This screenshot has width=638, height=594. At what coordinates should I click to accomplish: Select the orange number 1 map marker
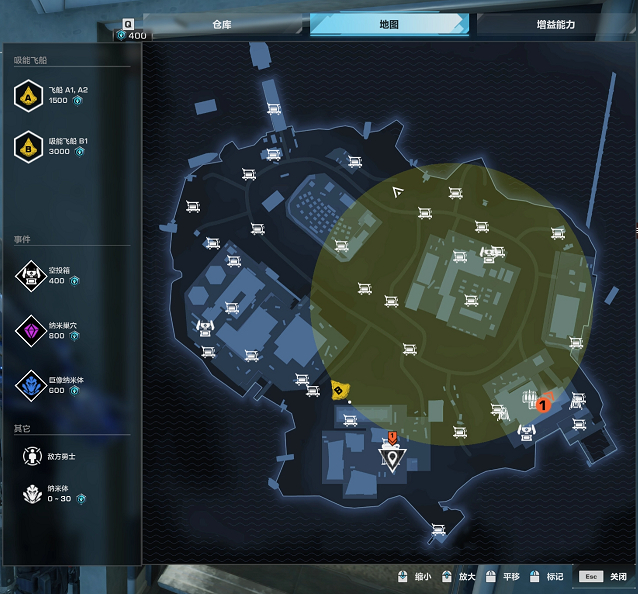coord(543,405)
